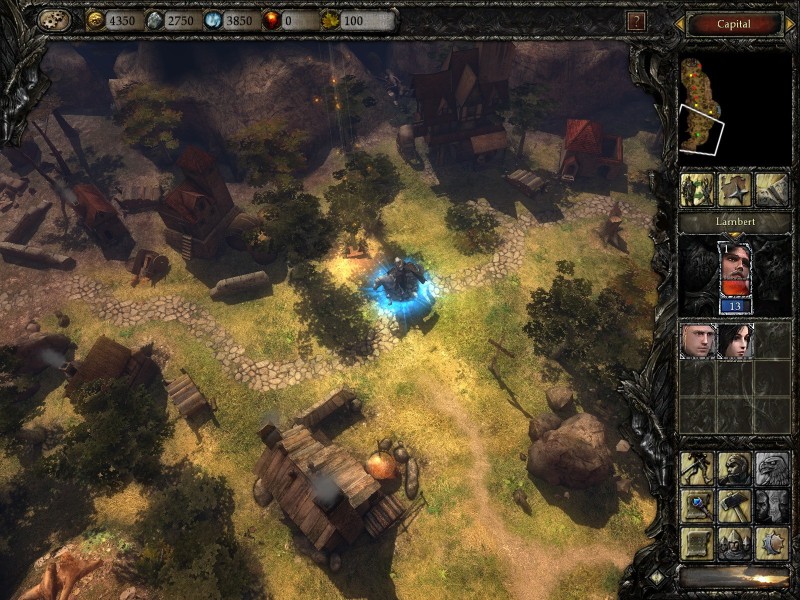Click the grey two-faces icon
Viewport: 800px width, 600px height.
[771, 505]
